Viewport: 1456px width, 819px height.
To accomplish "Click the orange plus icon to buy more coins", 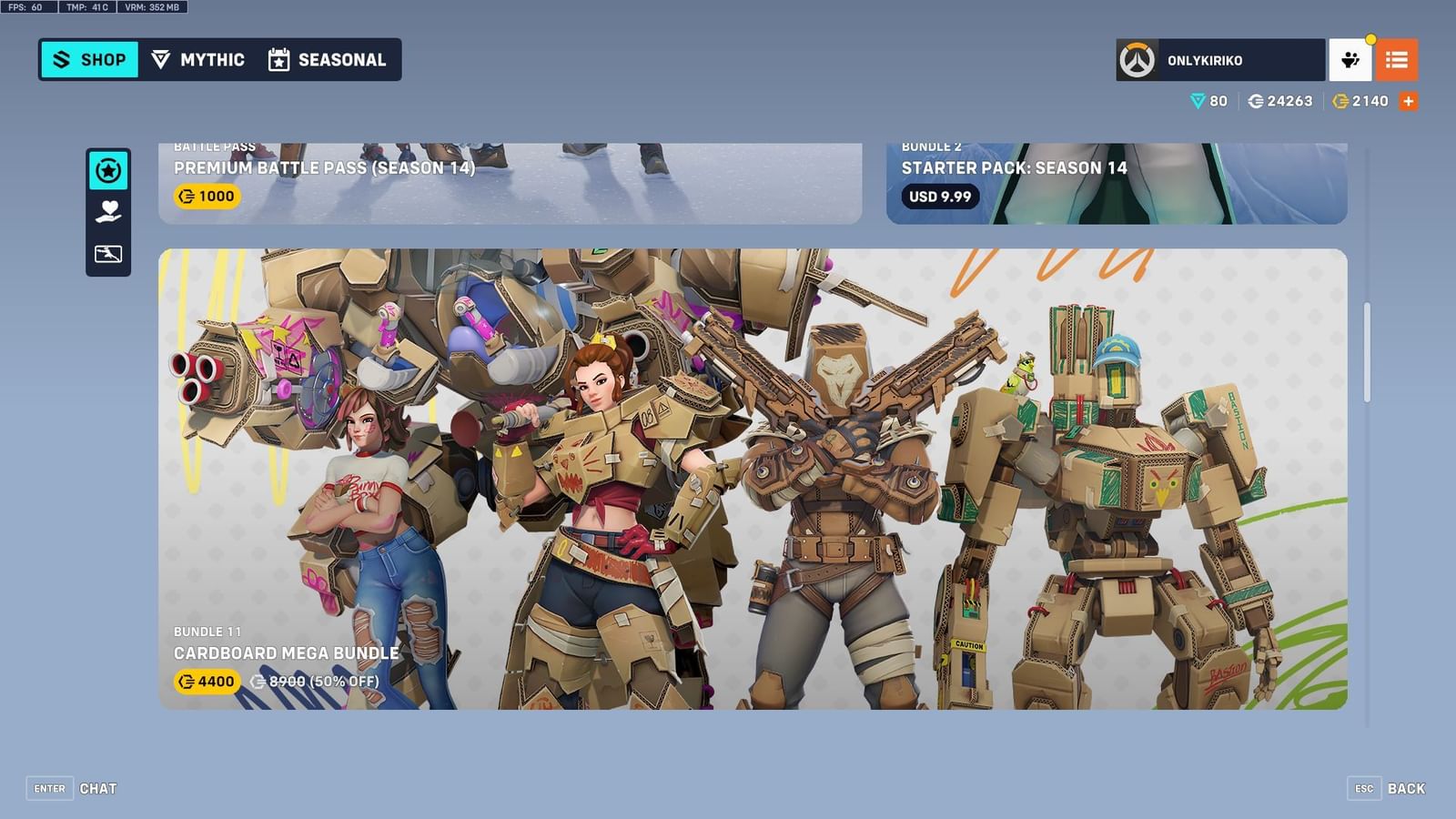I will click(1409, 101).
